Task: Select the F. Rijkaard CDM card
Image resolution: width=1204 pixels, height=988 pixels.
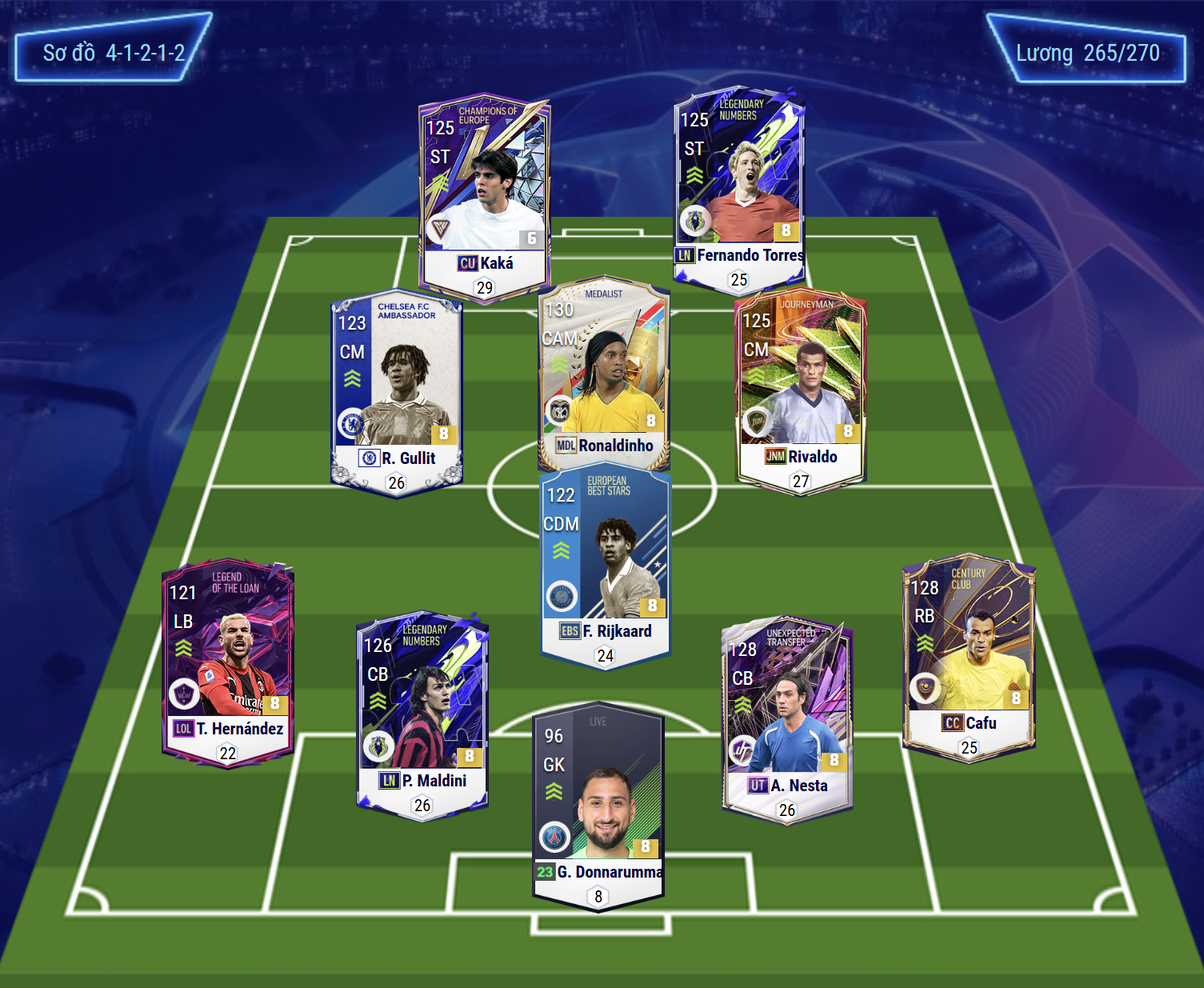Action: [605, 564]
